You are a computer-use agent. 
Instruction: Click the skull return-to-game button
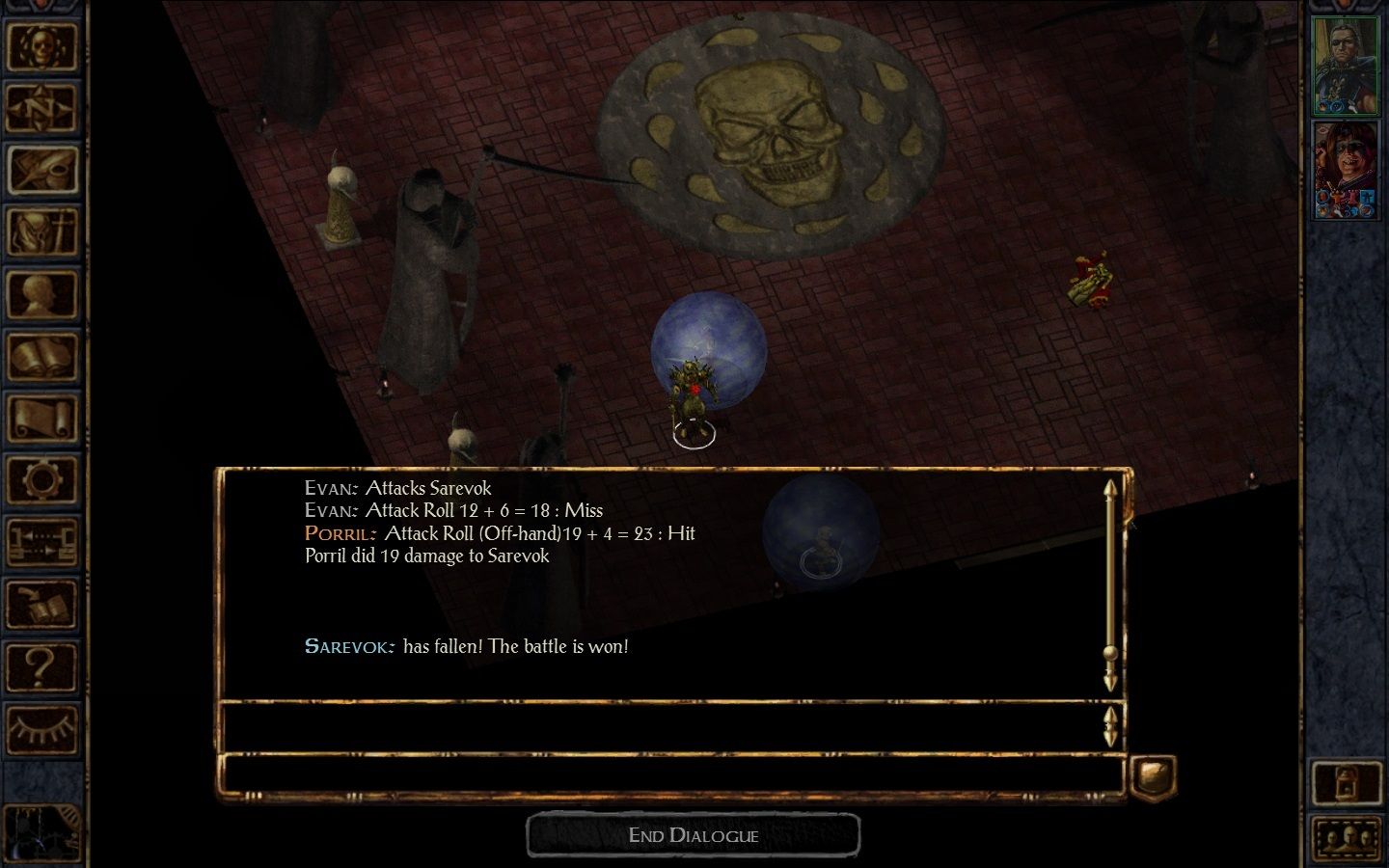point(41,46)
